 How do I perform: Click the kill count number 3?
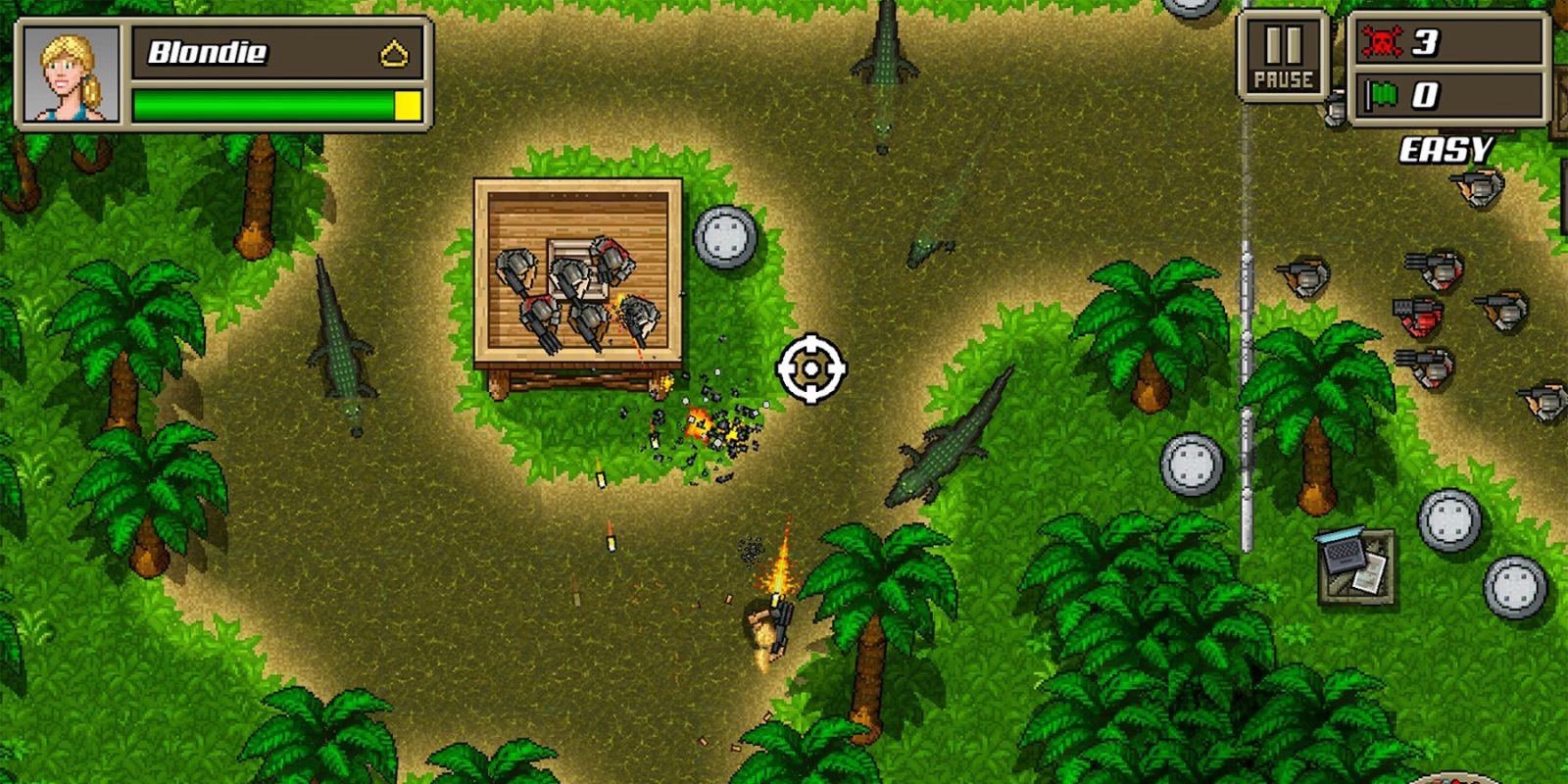(1426, 41)
